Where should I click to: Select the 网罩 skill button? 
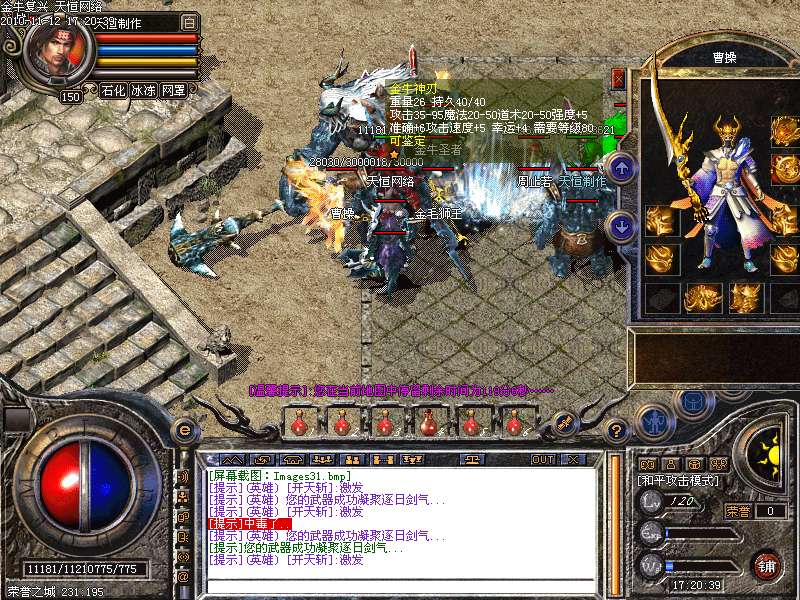click(x=173, y=90)
